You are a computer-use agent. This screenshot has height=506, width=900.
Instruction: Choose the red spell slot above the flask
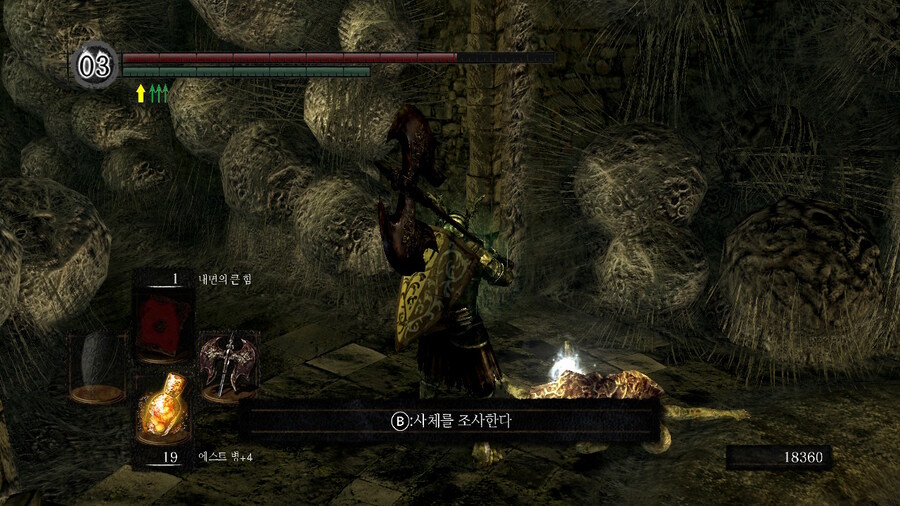162,323
